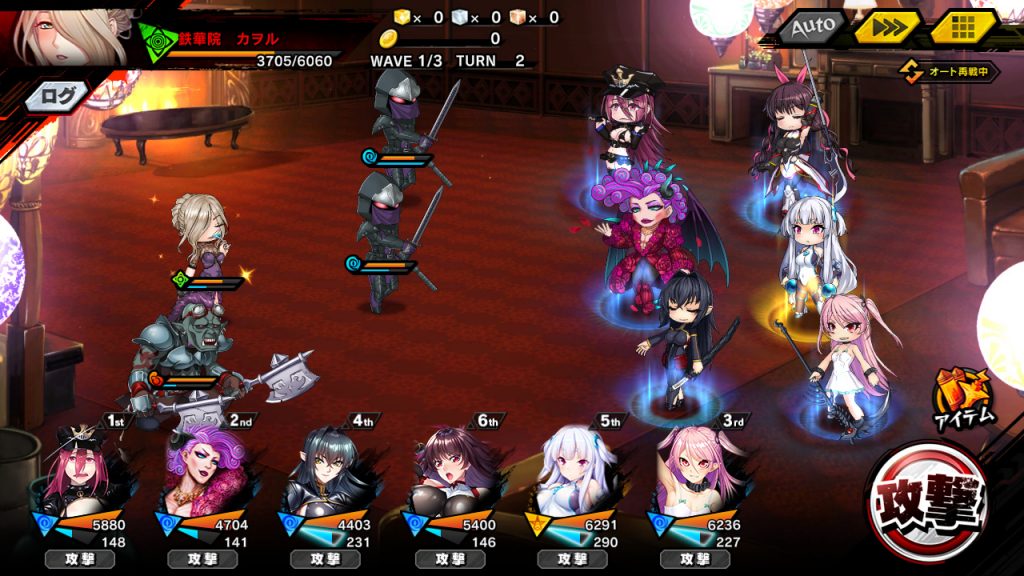Click 攻撃 under the 4403 HP character

click(326, 559)
